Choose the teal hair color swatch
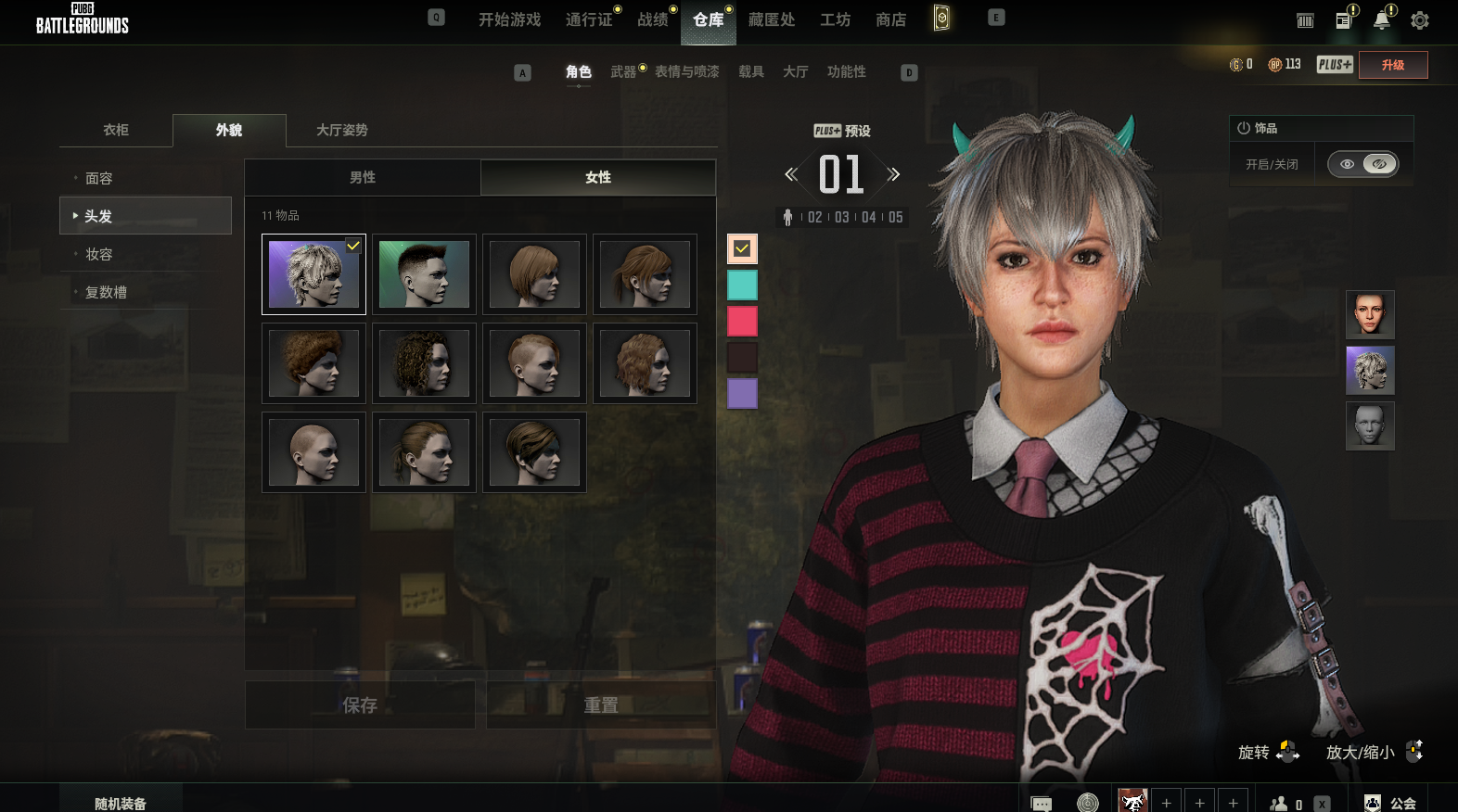 742,285
